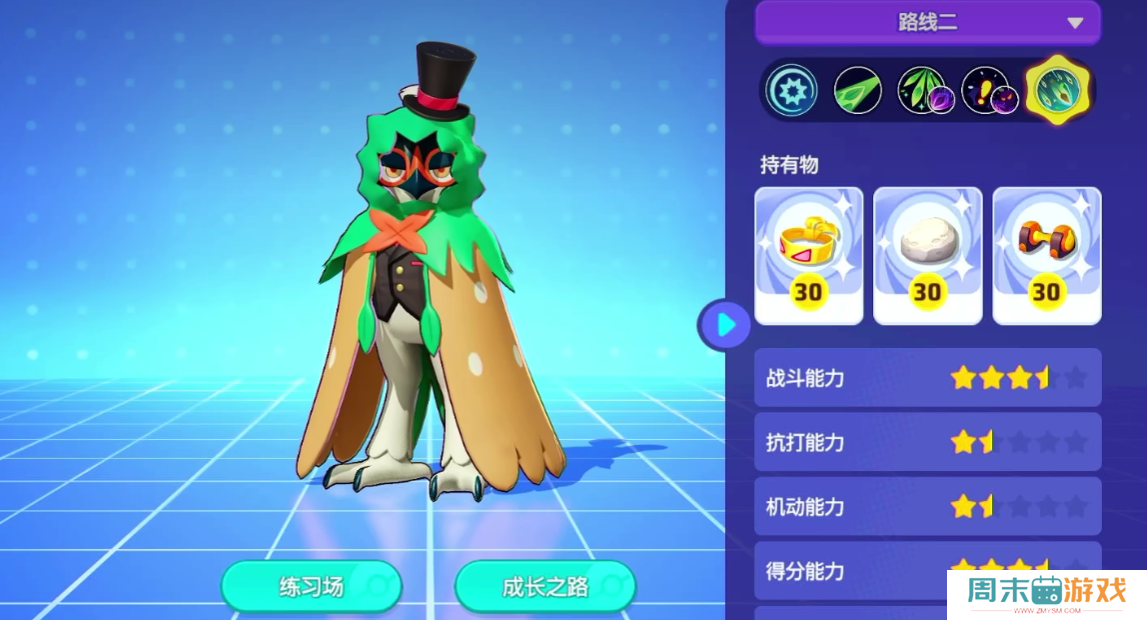
Task: Enter the 练习场 practice area
Action: (311, 586)
